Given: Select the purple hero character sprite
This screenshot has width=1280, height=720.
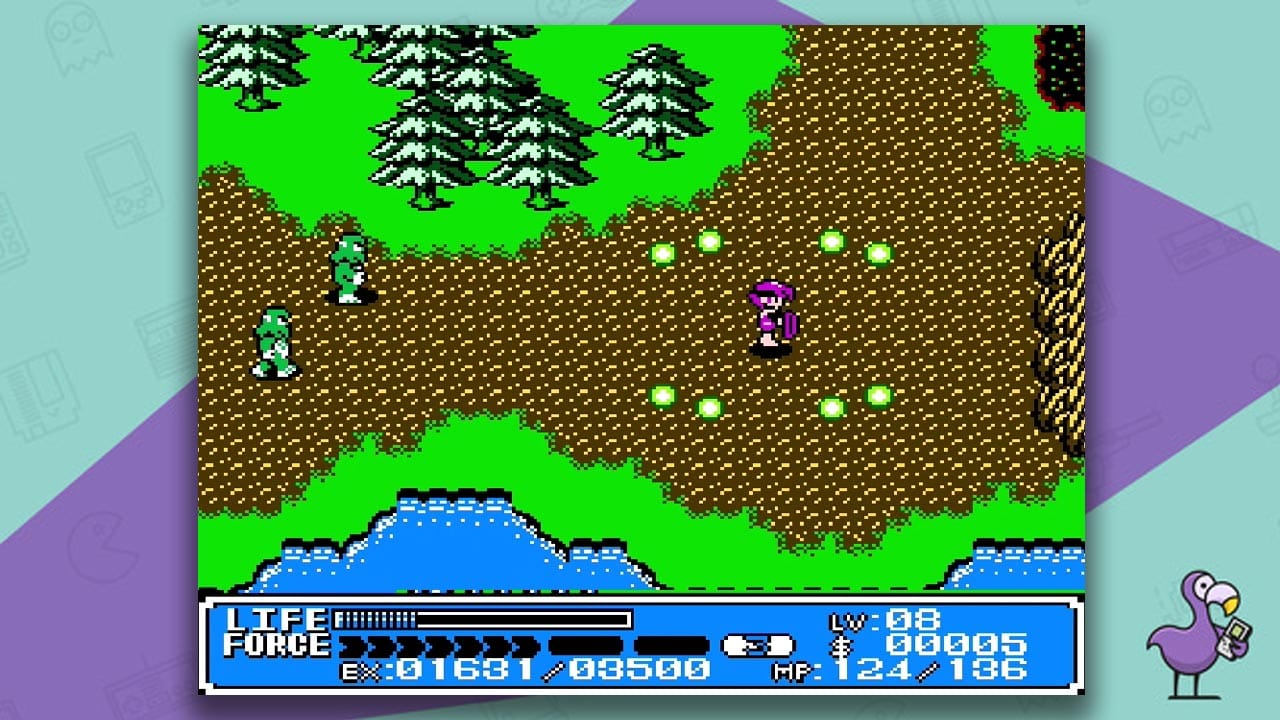Looking at the screenshot, I should click(x=770, y=315).
